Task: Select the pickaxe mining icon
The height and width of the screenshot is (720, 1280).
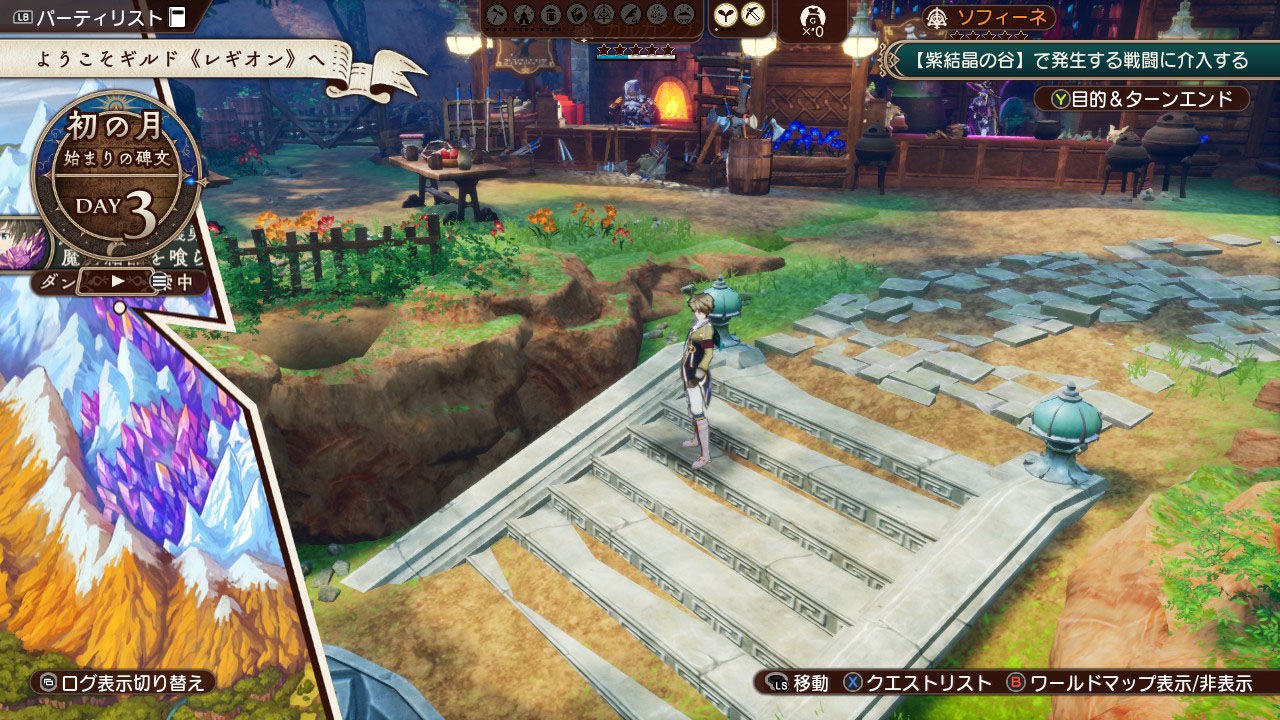Action: [x=753, y=15]
